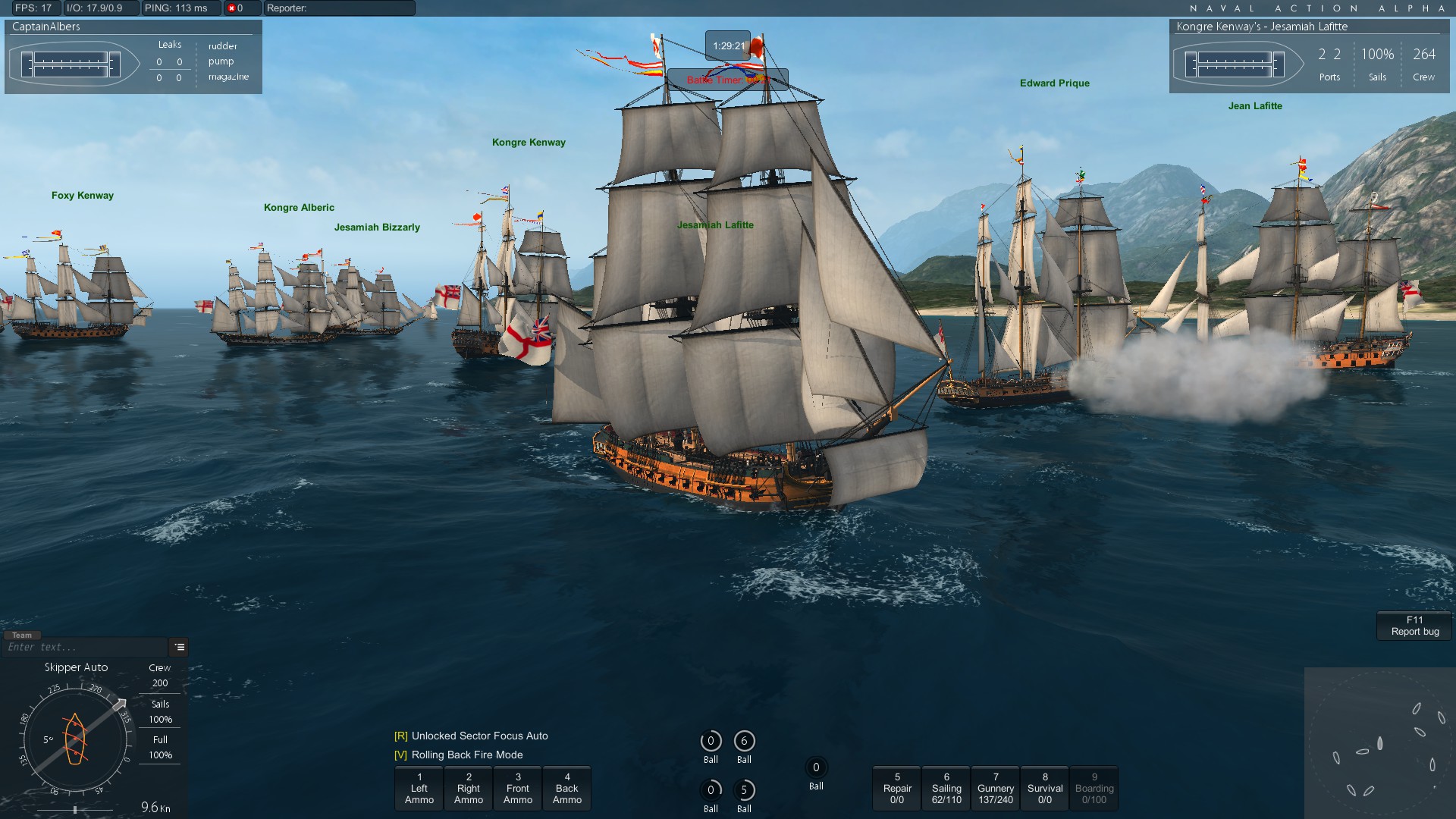This screenshot has width=1456, height=819.
Task: Select the target ship status panel
Action: pyautogui.click(x=1311, y=57)
